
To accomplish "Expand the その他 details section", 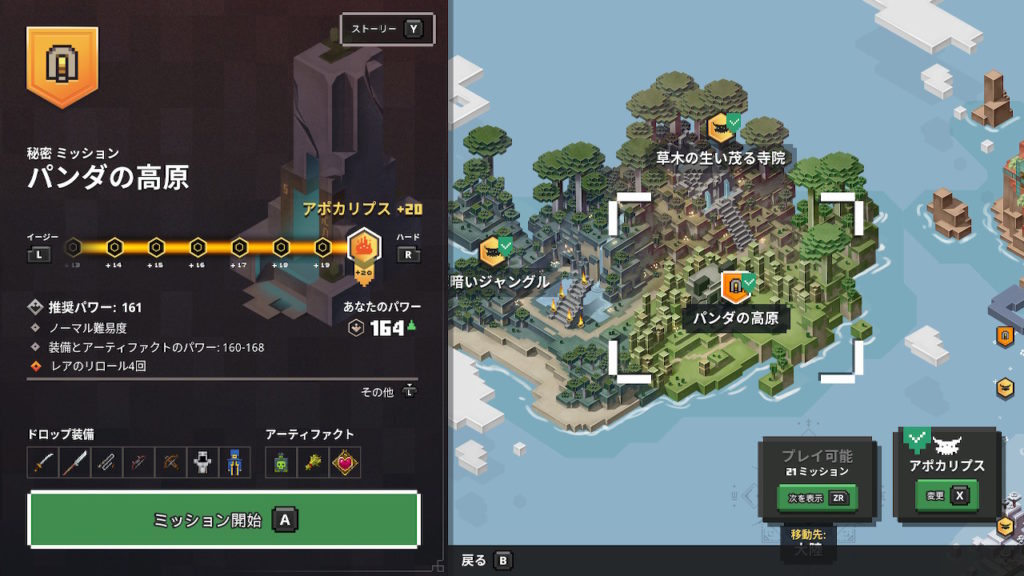I will tap(388, 392).
